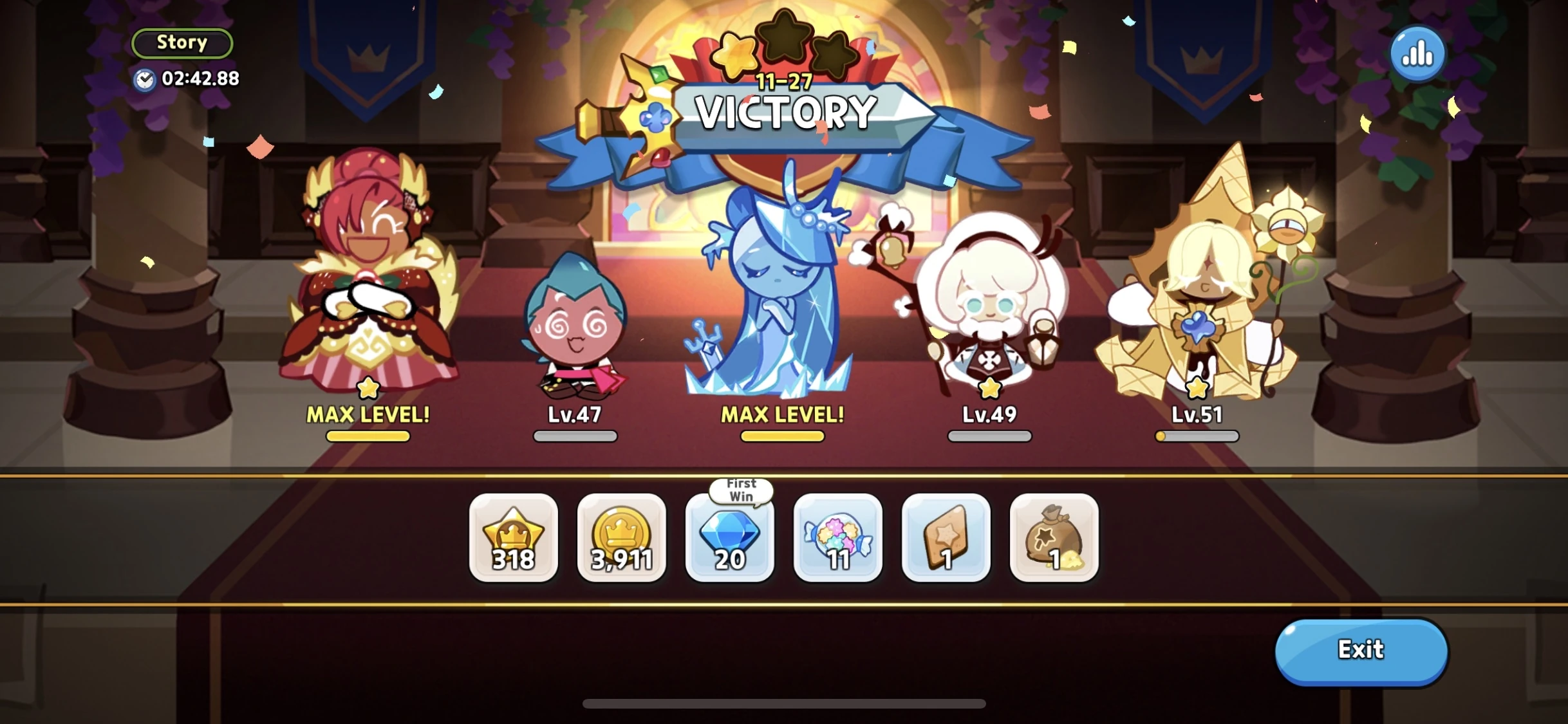Tap the star cookie cutter reward
The image size is (1568, 724).
pos(946,539)
